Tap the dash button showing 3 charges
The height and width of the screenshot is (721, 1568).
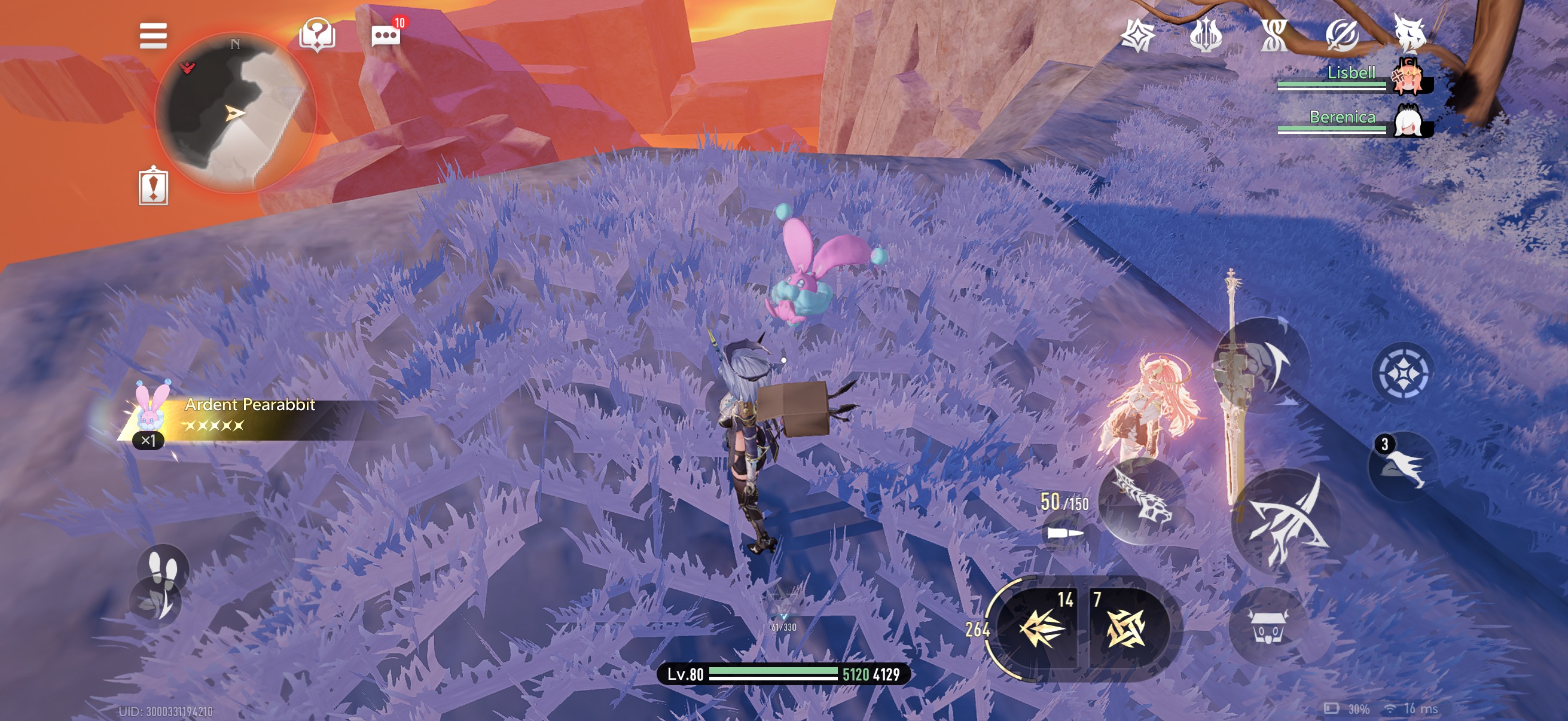coord(1402,466)
